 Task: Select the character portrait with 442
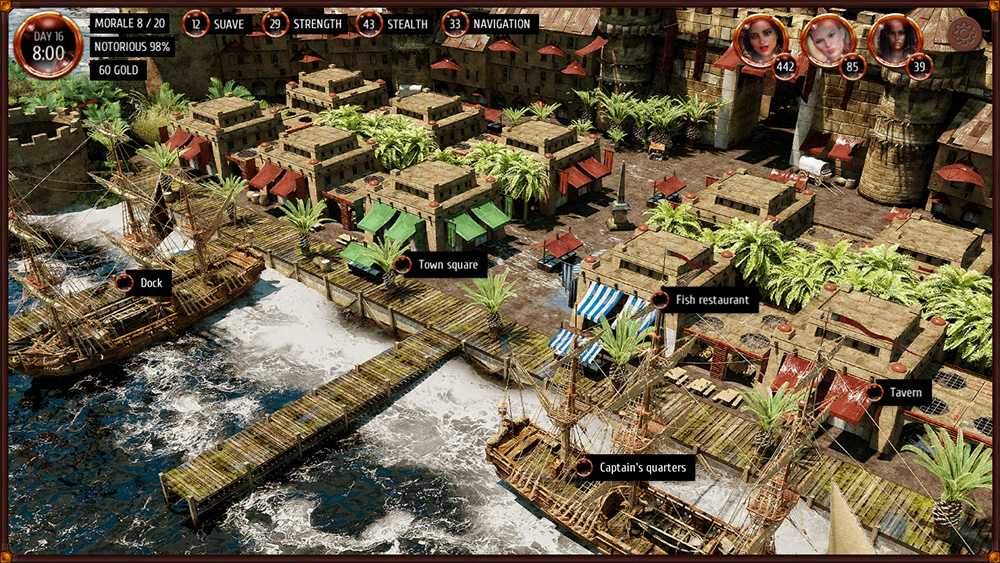click(762, 41)
